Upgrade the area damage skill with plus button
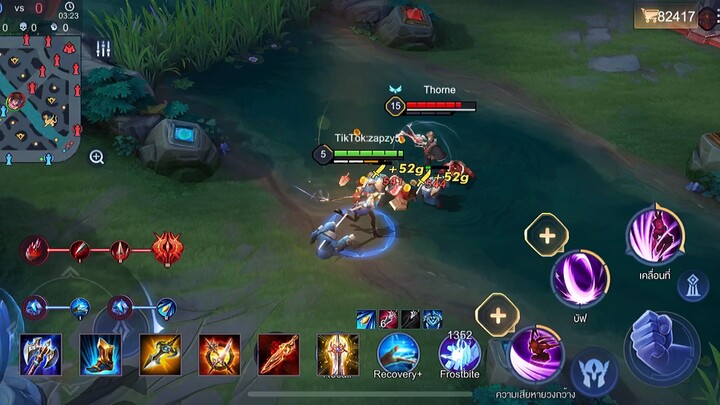This screenshot has width=720, height=405. pyautogui.click(x=497, y=315)
